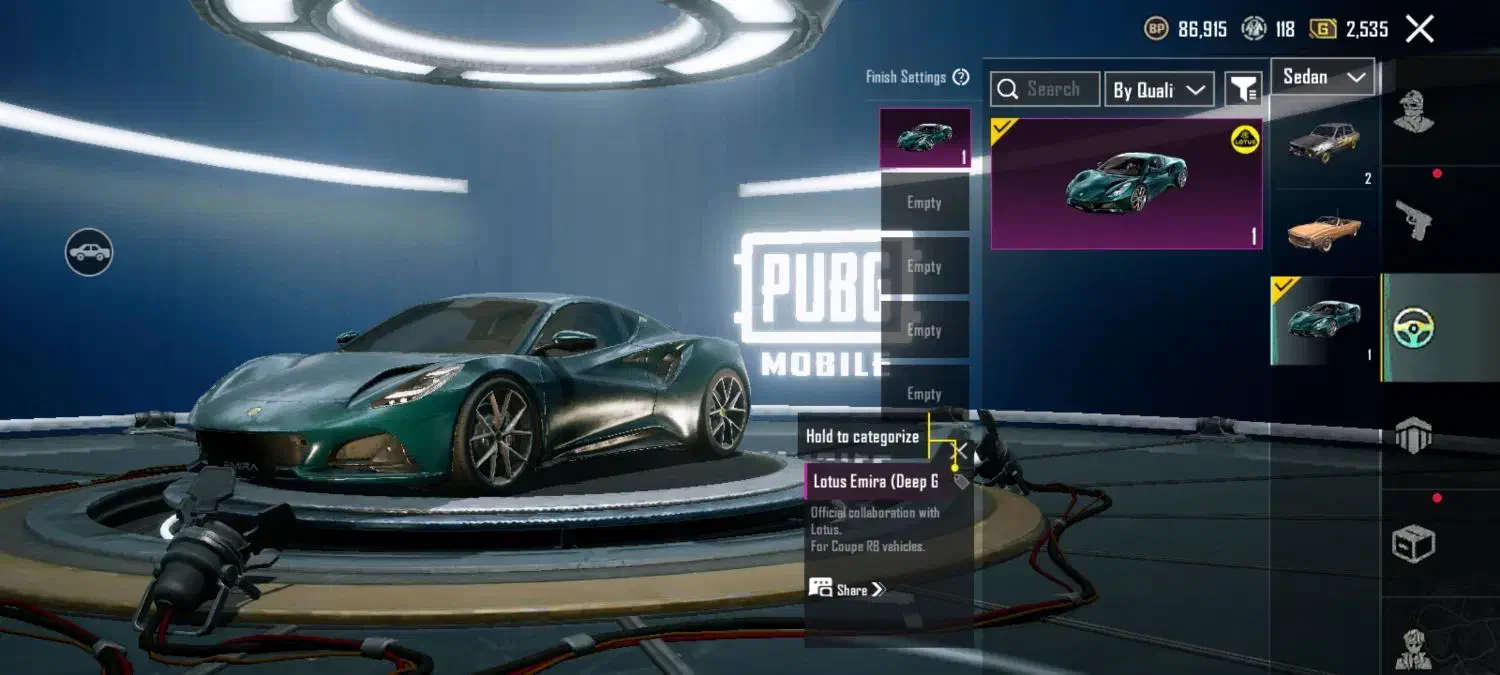This screenshot has height=675, width=1500.
Task: Open the steering wheel vehicles category
Action: [1414, 327]
